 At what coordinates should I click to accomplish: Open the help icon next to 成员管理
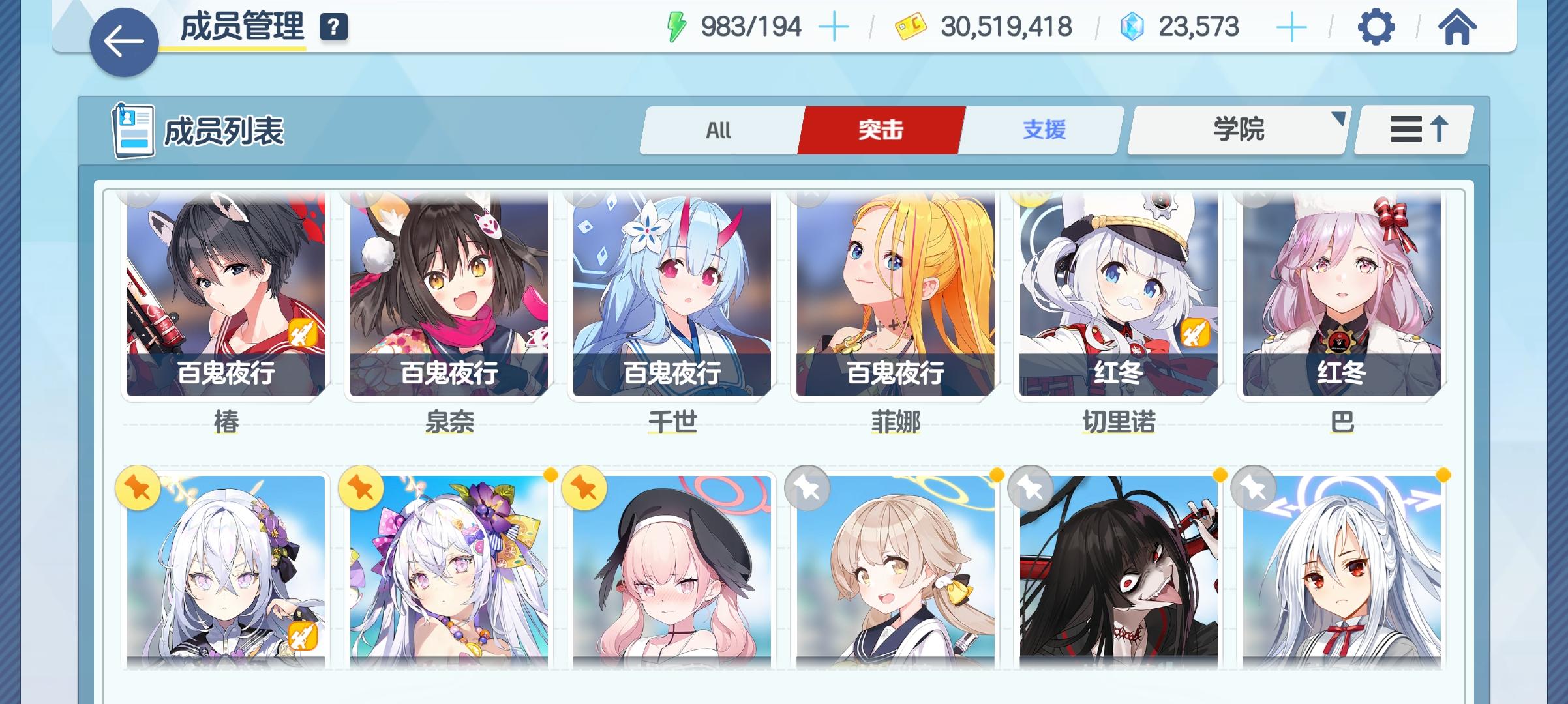[334, 27]
